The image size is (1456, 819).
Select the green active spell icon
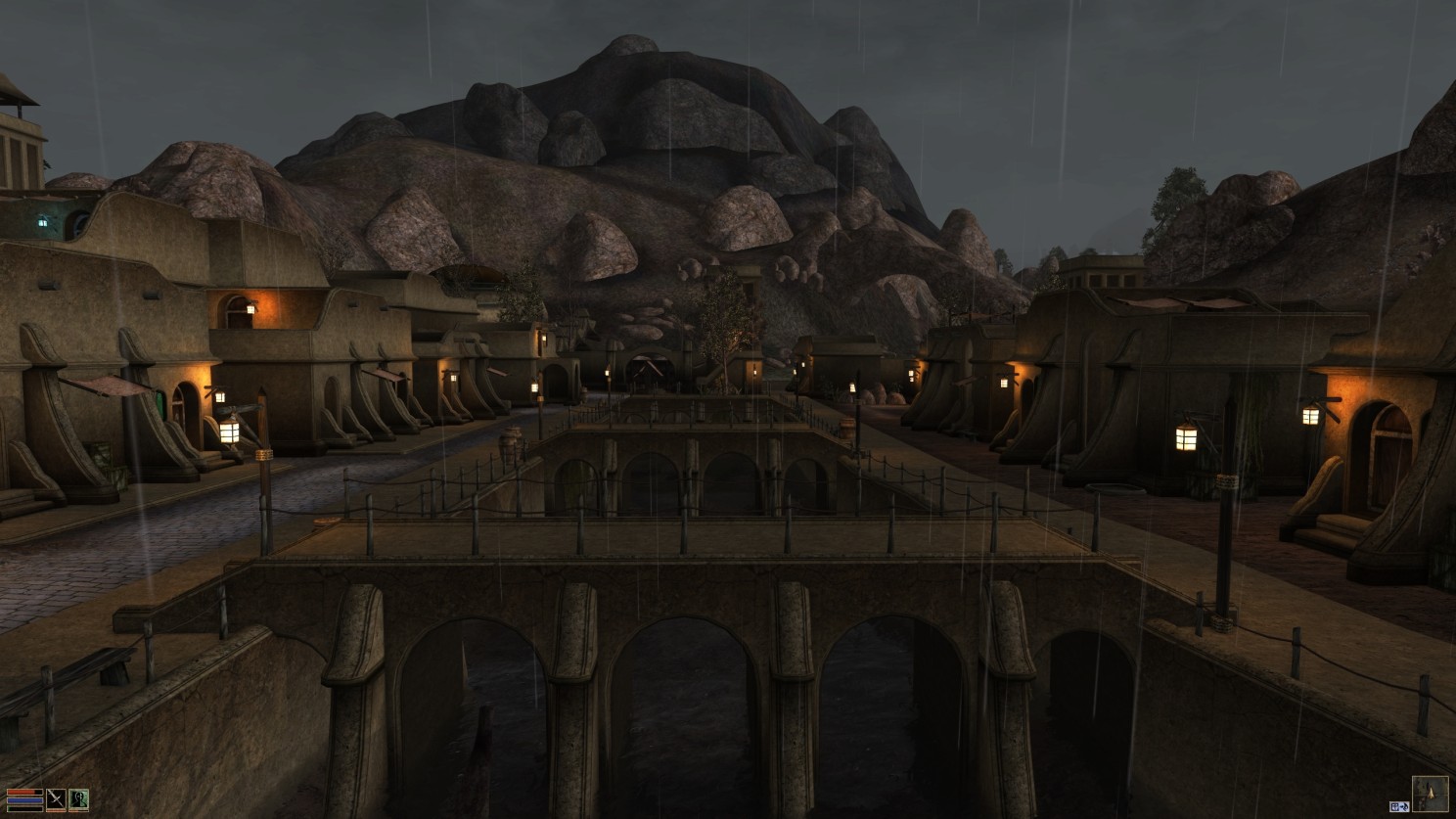pyautogui.click(x=79, y=799)
